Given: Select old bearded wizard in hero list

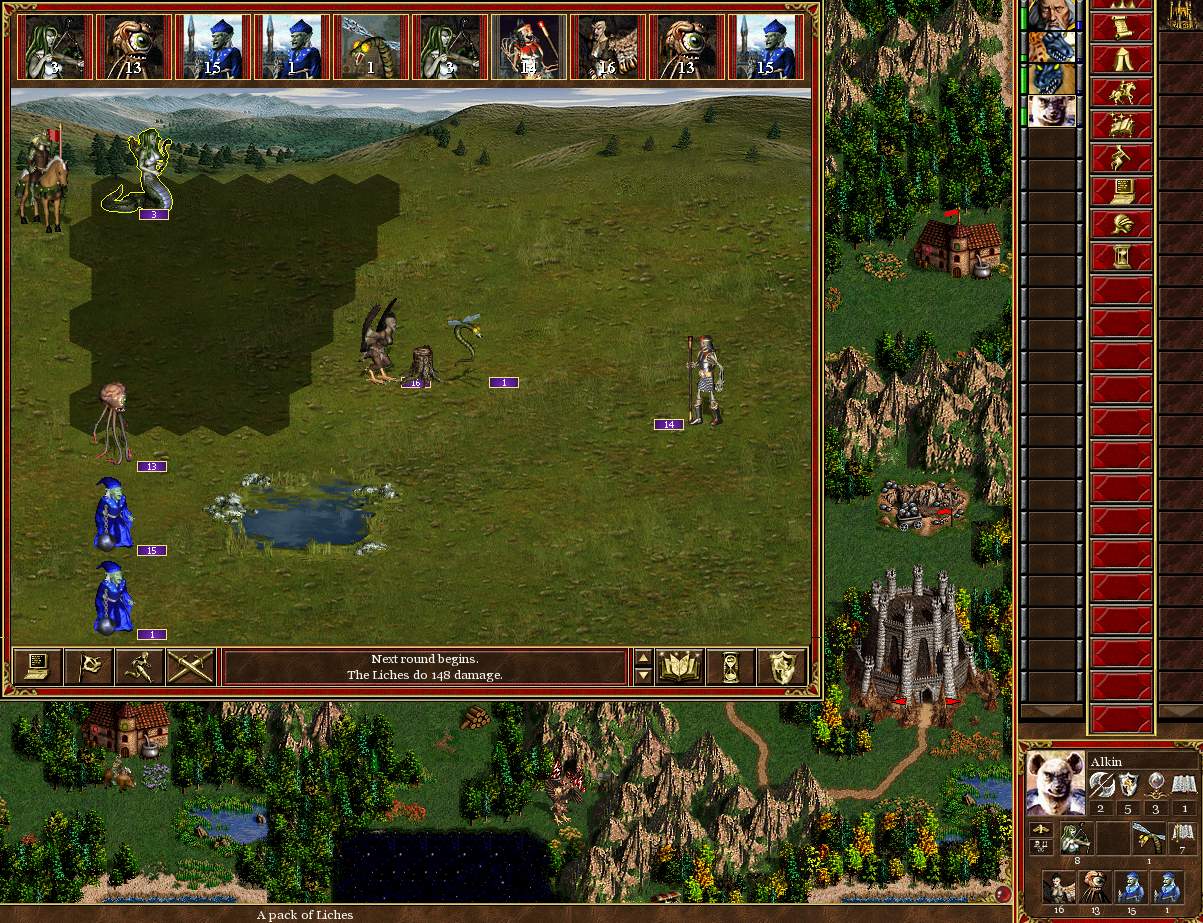Looking at the screenshot, I should [1051, 14].
